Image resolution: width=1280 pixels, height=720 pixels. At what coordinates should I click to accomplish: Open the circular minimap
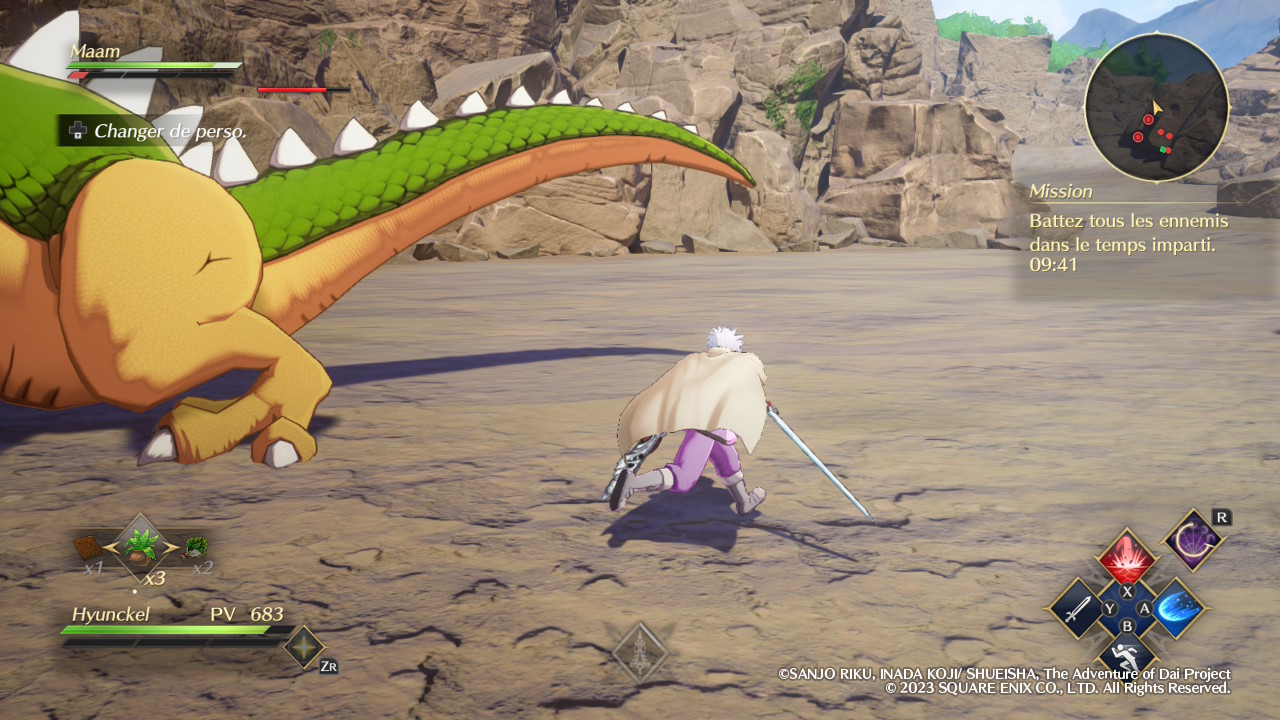(x=1156, y=108)
